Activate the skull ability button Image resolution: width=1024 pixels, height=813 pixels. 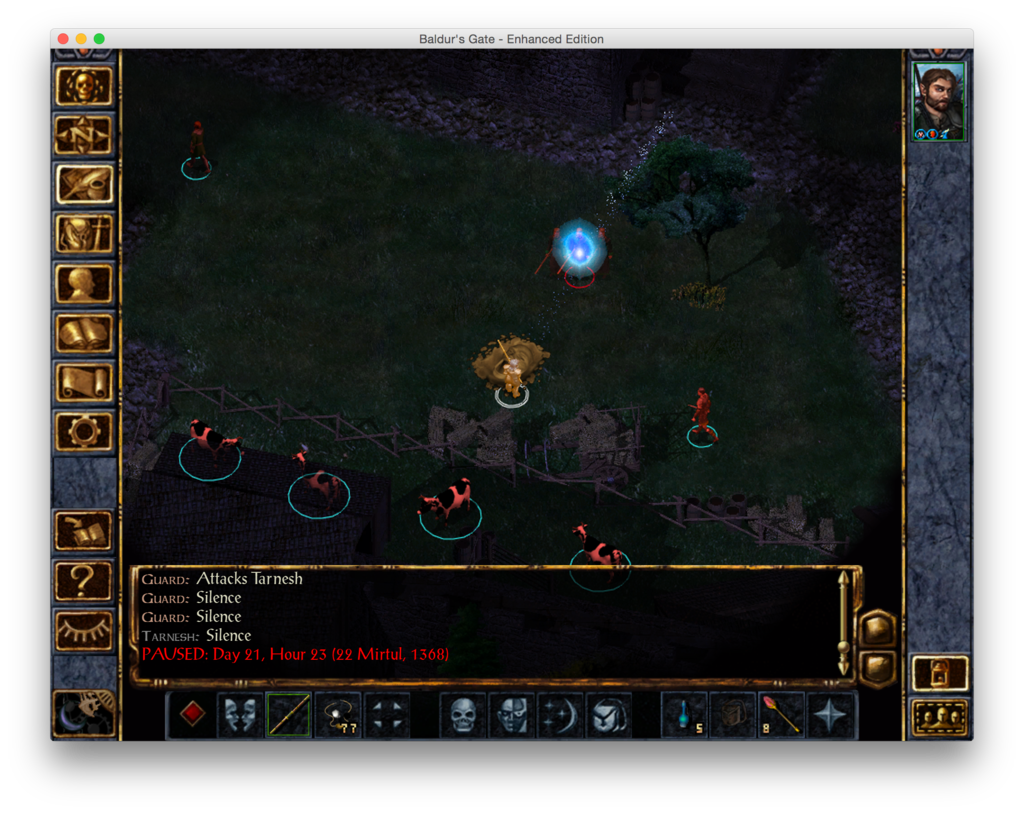pyautogui.click(x=463, y=715)
